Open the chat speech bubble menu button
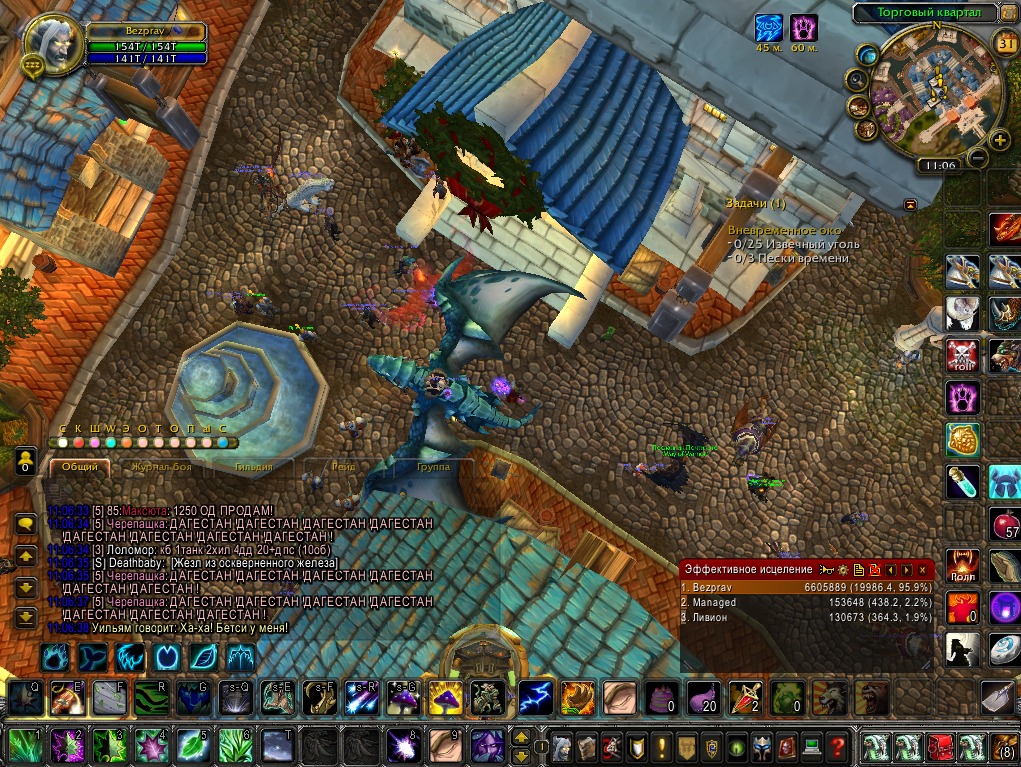 (26, 523)
